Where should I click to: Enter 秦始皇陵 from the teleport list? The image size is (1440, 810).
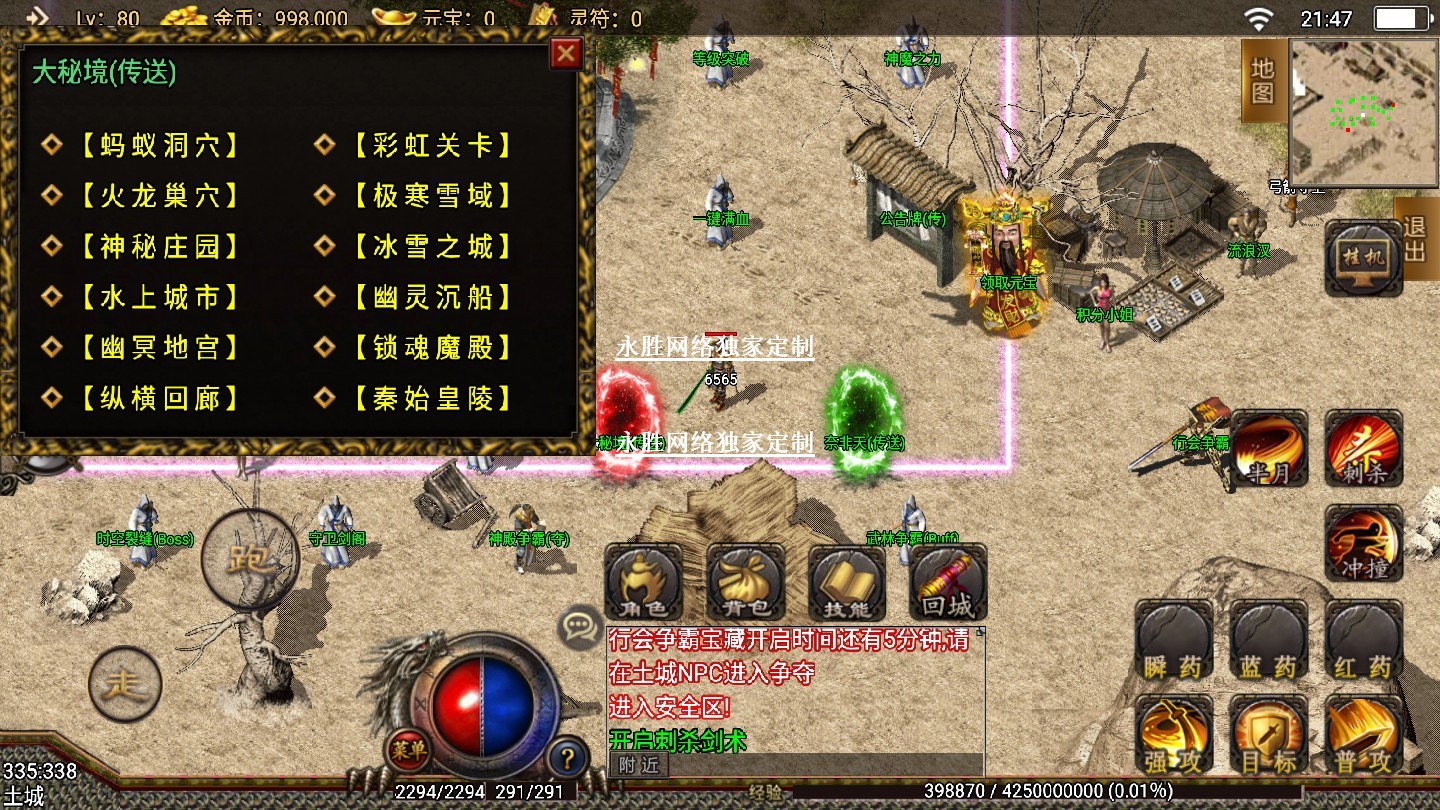coord(432,399)
